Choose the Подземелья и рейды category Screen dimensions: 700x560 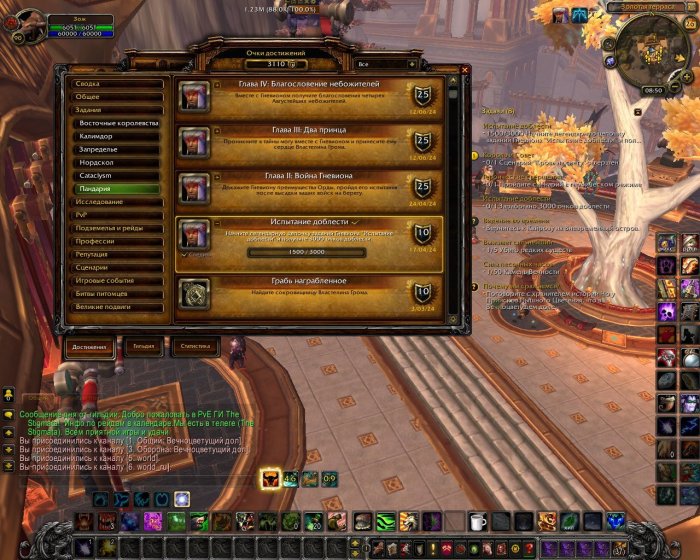pyautogui.click(x=116, y=228)
